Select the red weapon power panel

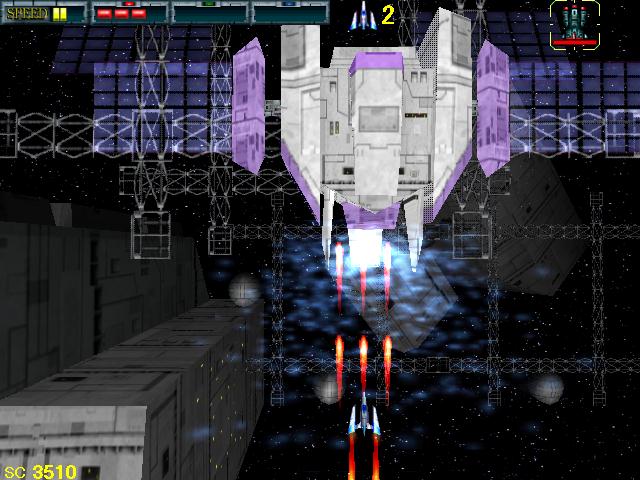tap(130, 13)
